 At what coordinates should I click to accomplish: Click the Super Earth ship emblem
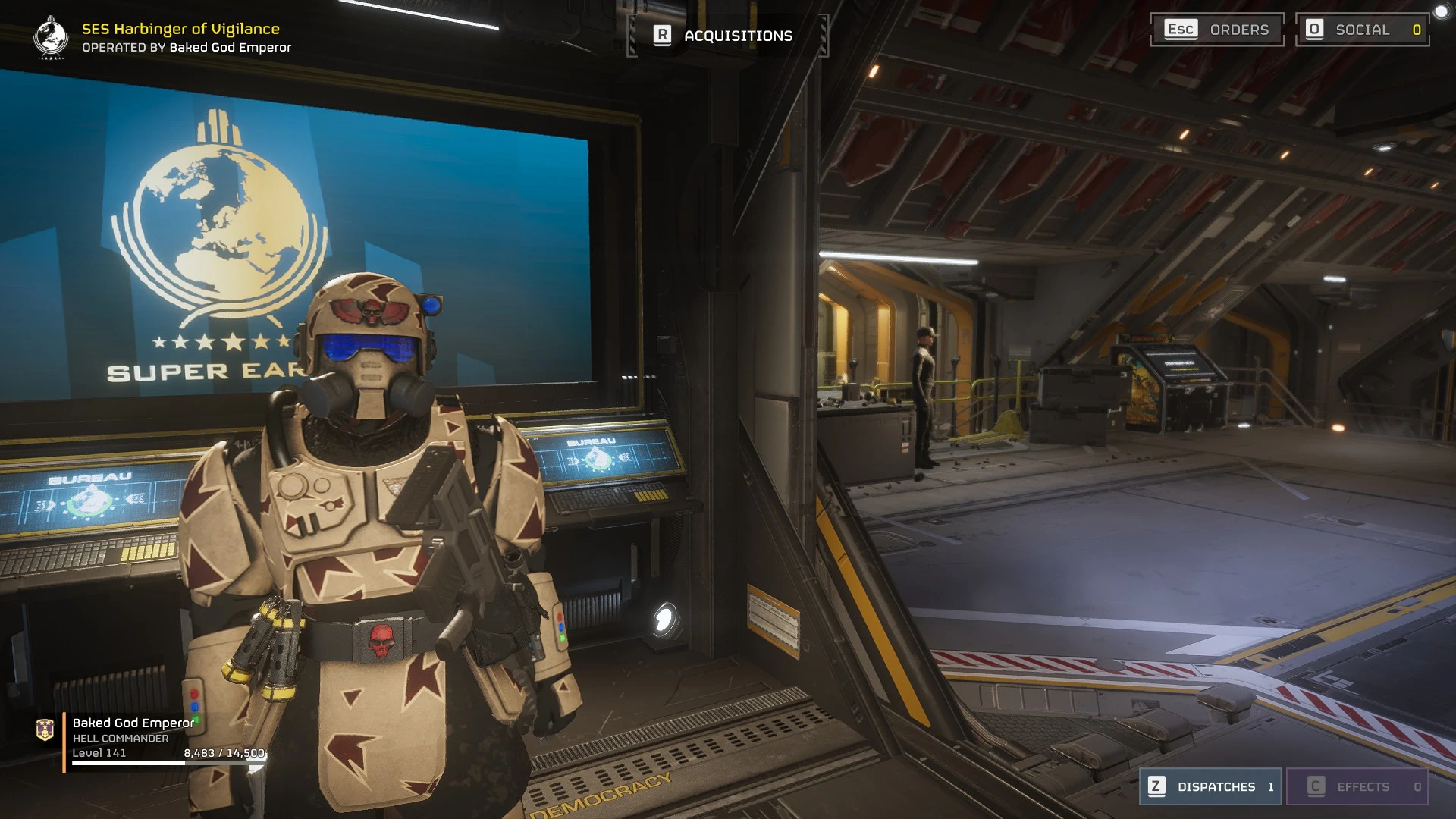click(51, 36)
